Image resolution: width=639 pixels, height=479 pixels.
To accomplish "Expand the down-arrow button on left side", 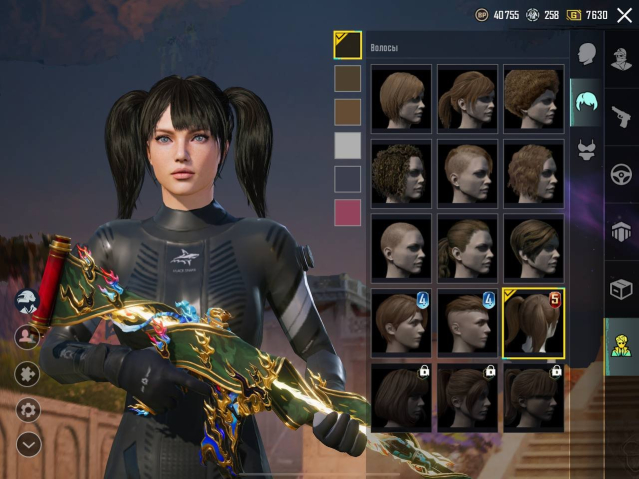I will (28, 445).
